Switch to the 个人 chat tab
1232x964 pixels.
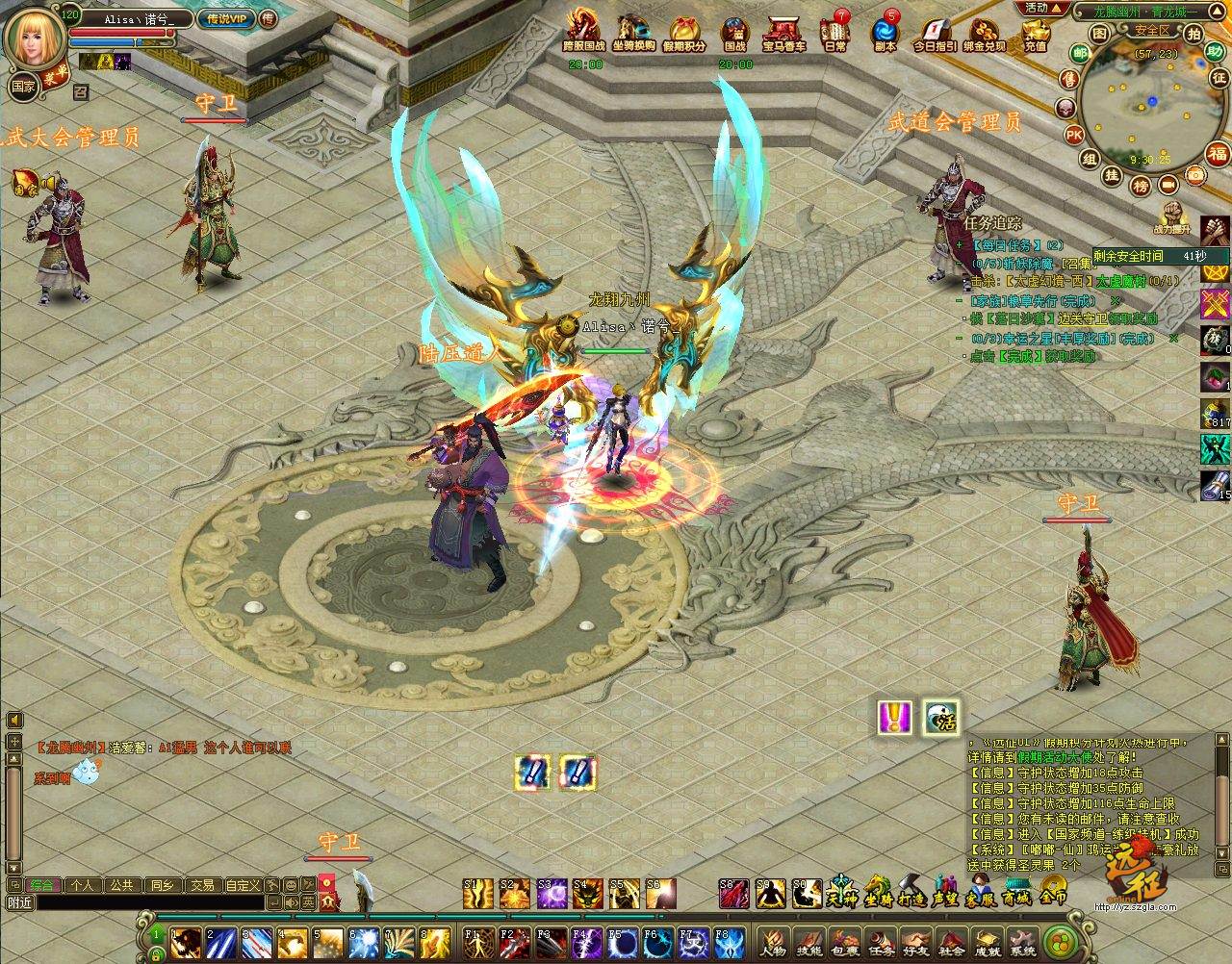tap(83, 885)
